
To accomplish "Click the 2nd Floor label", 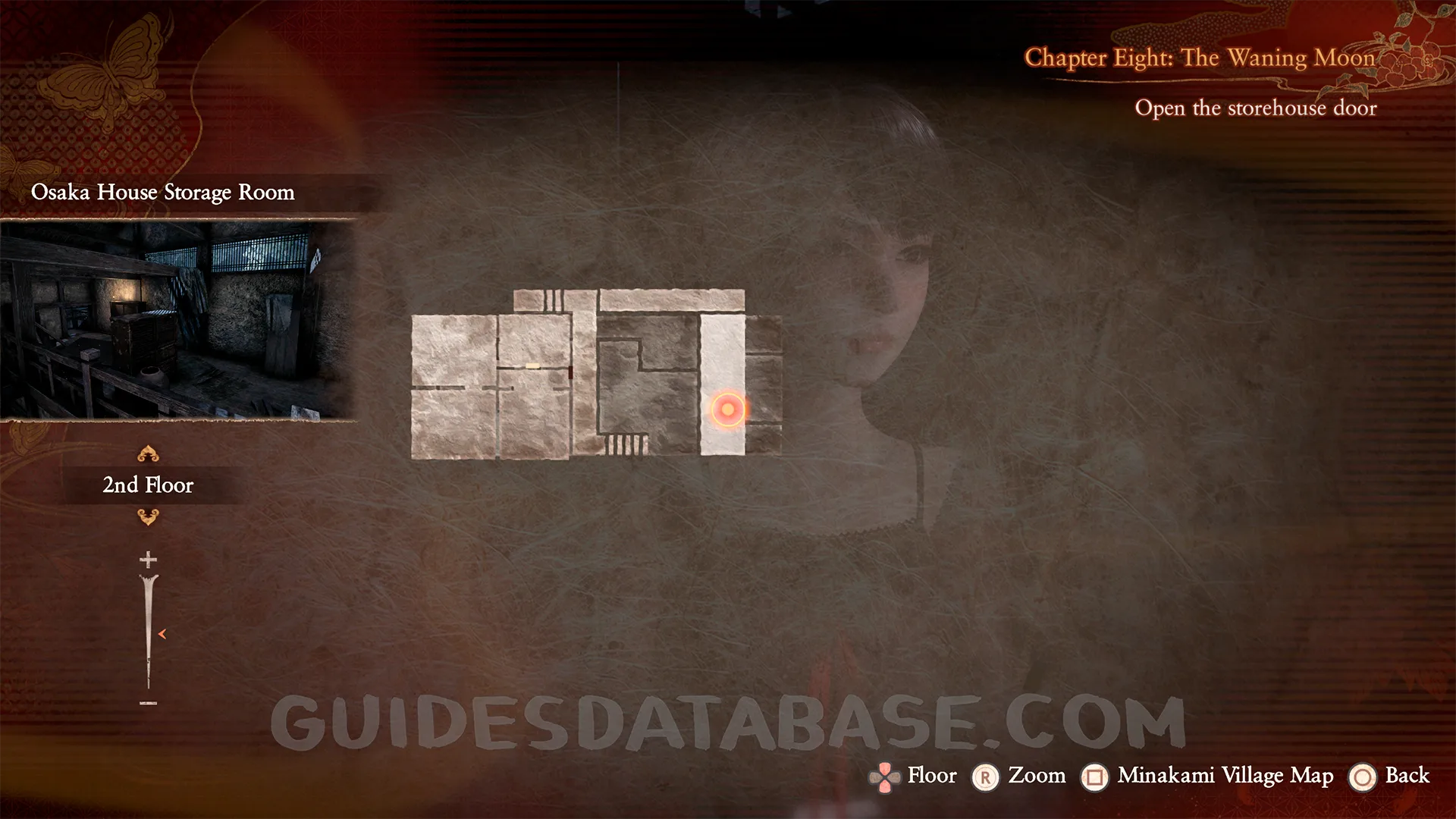I will [x=148, y=485].
